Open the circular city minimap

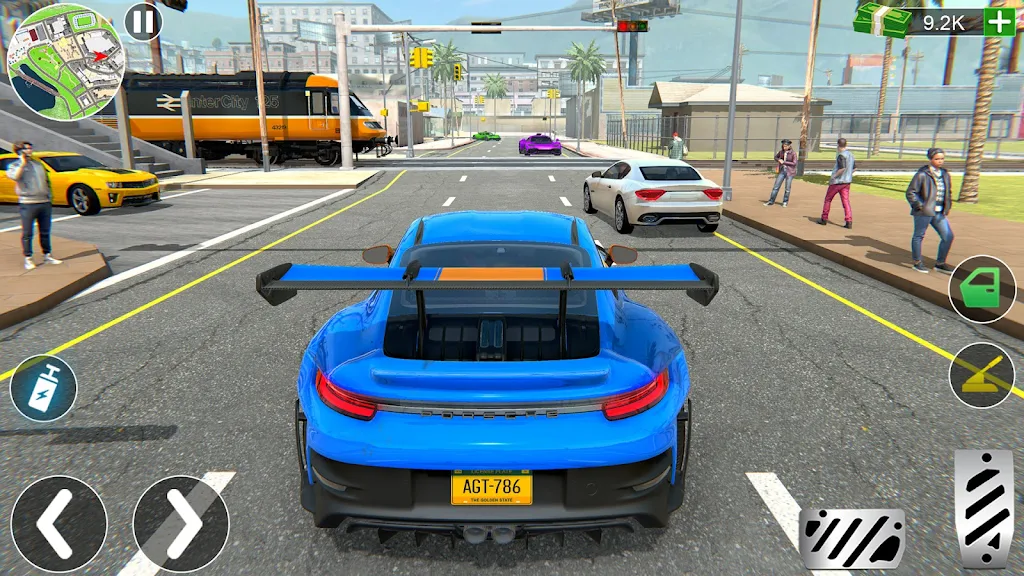click(65, 60)
